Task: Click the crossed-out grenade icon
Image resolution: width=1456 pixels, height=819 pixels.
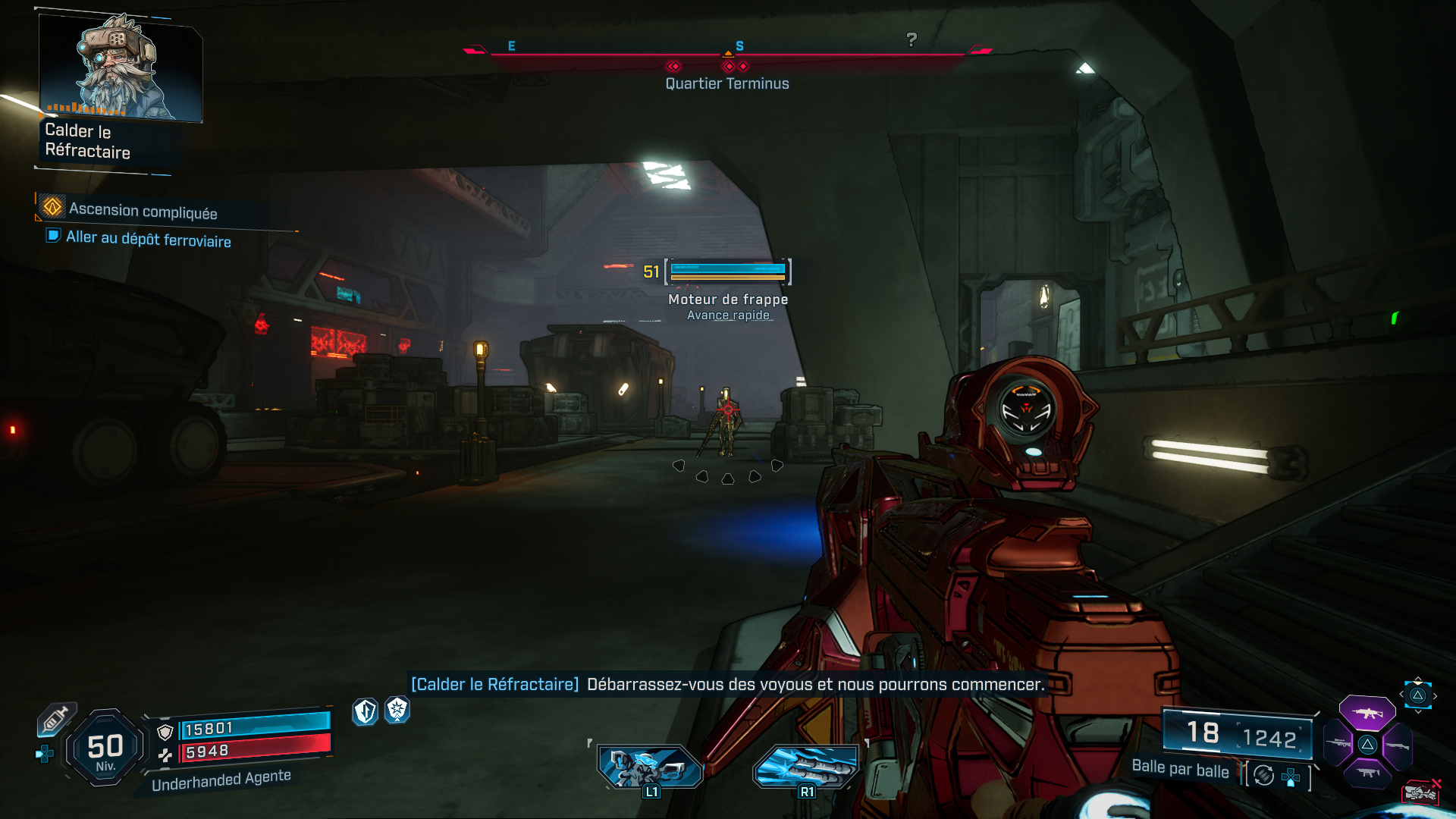Action: (x=1420, y=794)
